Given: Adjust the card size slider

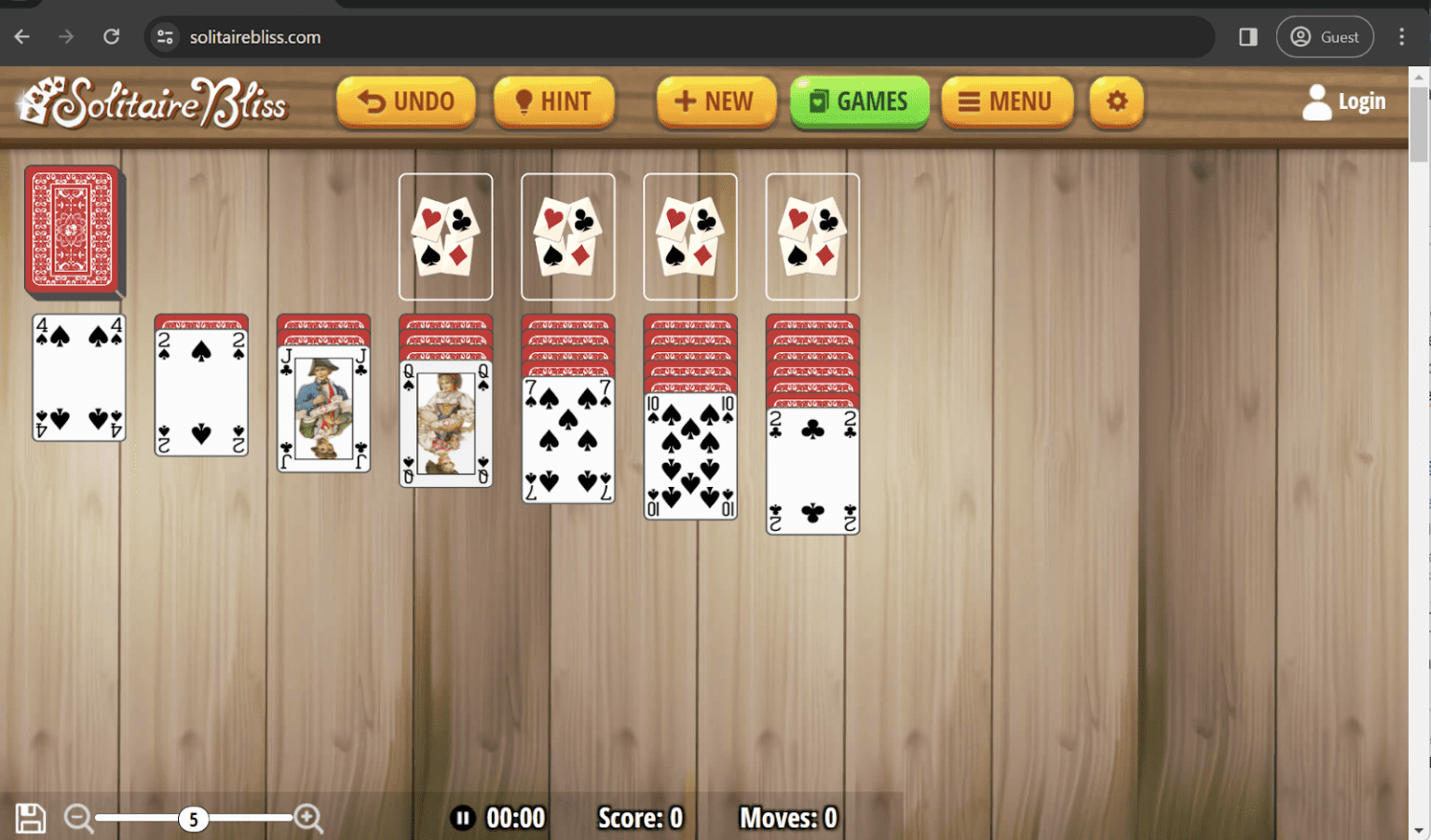Looking at the screenshot, I should coord(193,819).
